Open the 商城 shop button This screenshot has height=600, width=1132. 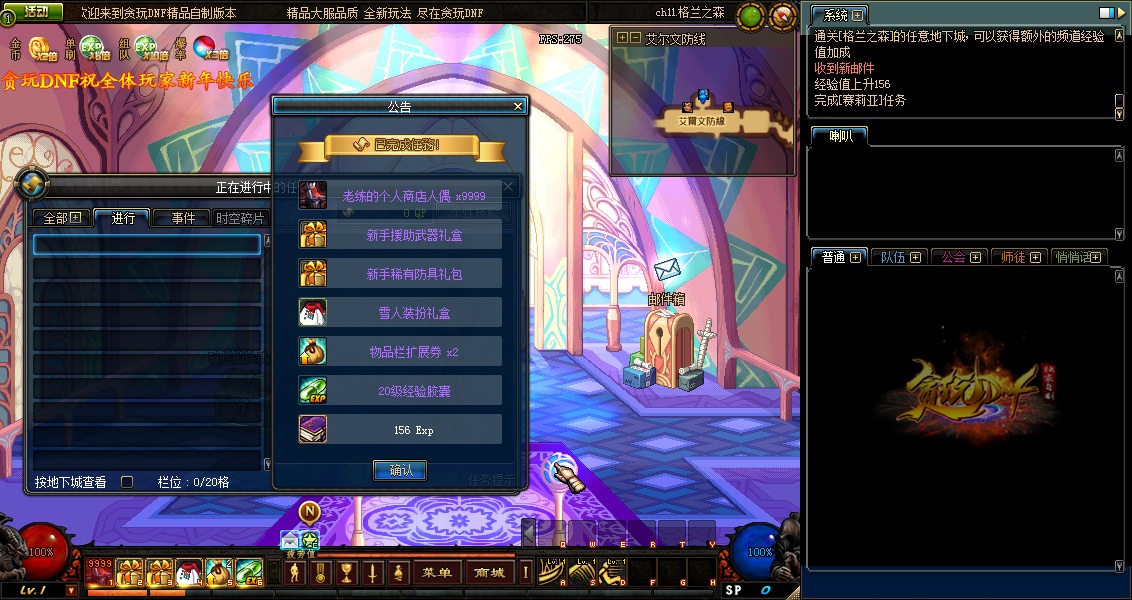[490, 573]
